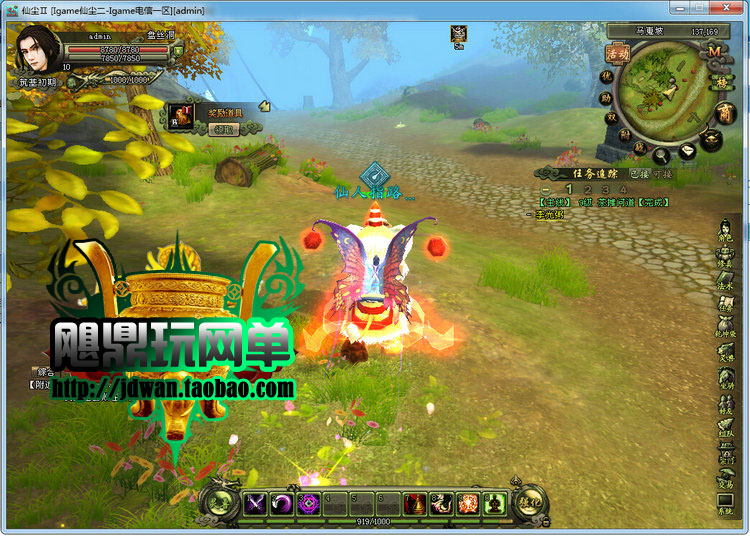Use the purple crescent skill in slot 2
This screenshot has width=750, height=536.
point(282,504)
